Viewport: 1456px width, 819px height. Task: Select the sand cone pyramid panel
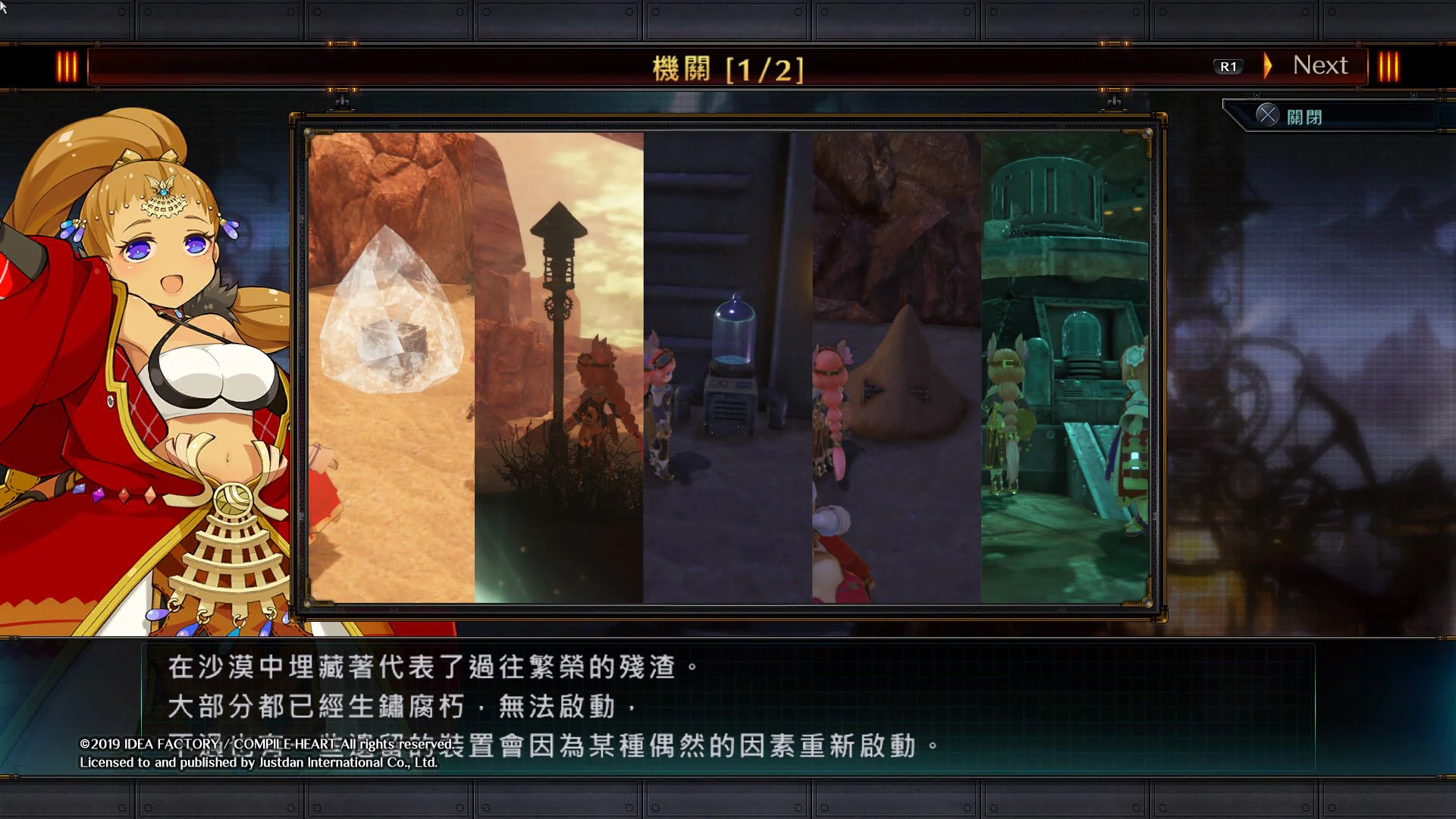(895, 364)
